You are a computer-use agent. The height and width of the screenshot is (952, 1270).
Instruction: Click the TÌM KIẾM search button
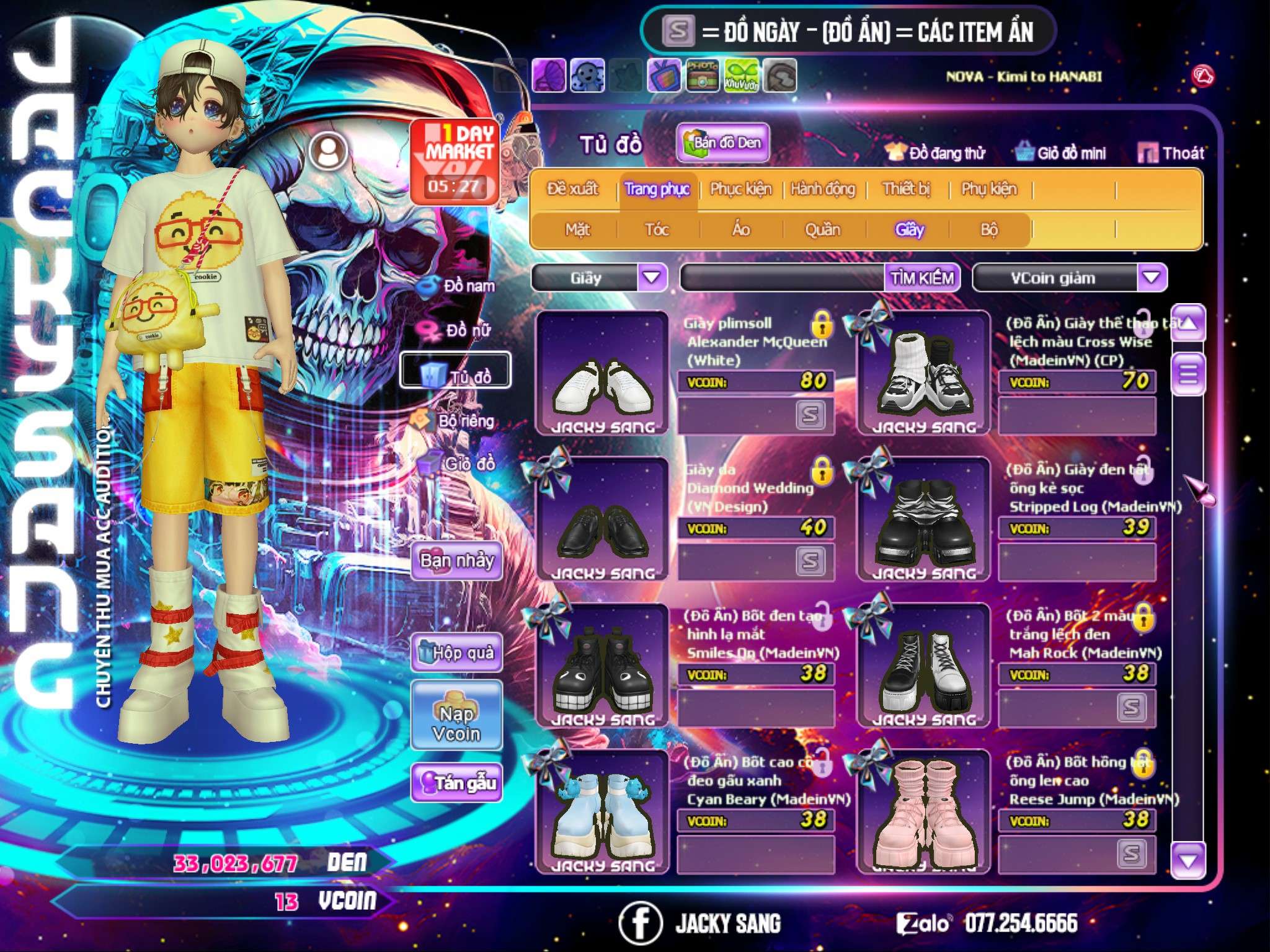[922, 278]
